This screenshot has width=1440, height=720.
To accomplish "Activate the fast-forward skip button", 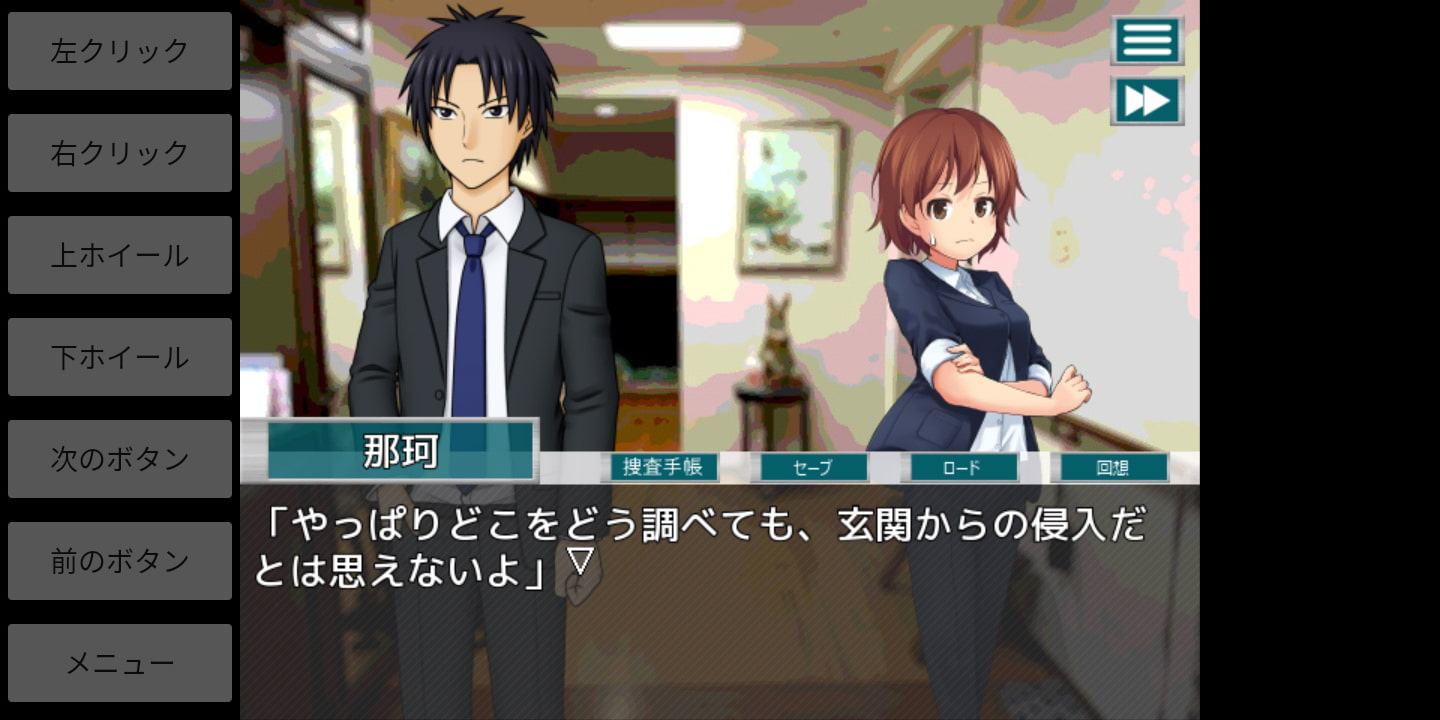I will (1147, 101).
